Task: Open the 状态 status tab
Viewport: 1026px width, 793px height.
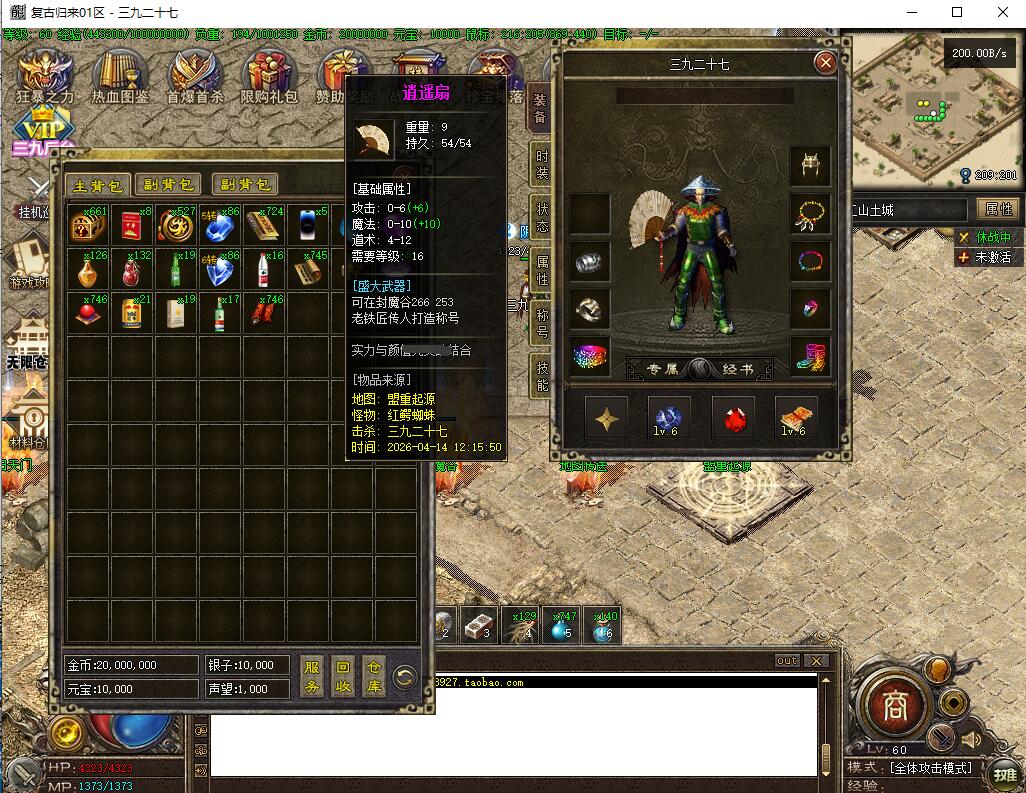Action: 541,217
